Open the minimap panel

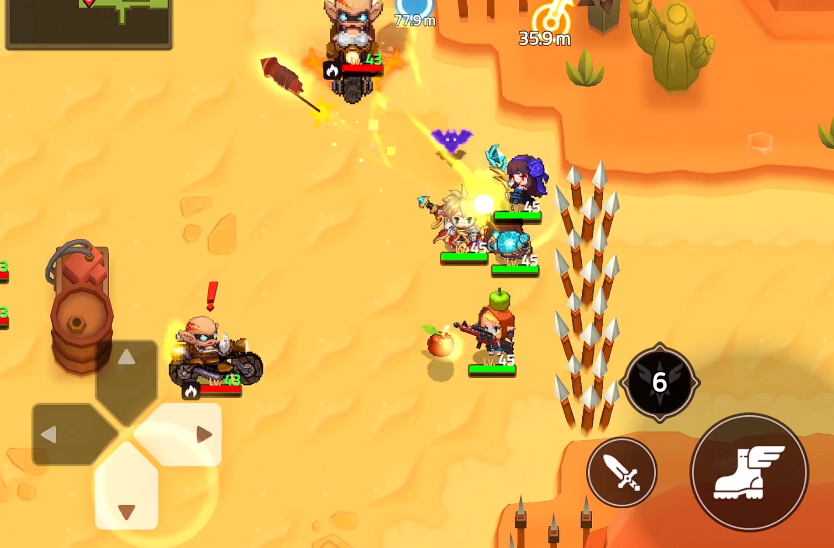coord(89,22)
